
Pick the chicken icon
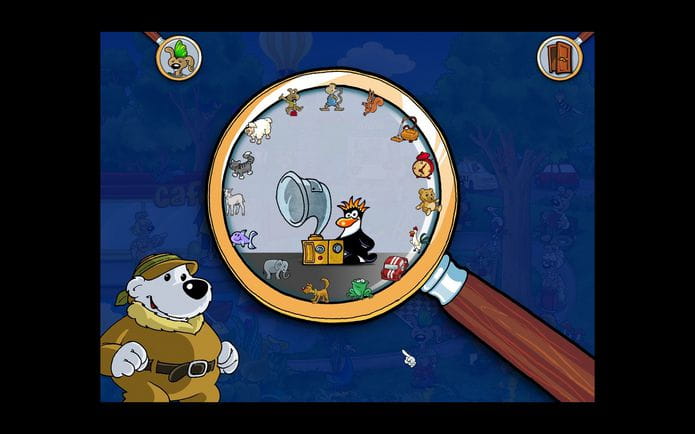pyautogui.click(x=417, y=238)
